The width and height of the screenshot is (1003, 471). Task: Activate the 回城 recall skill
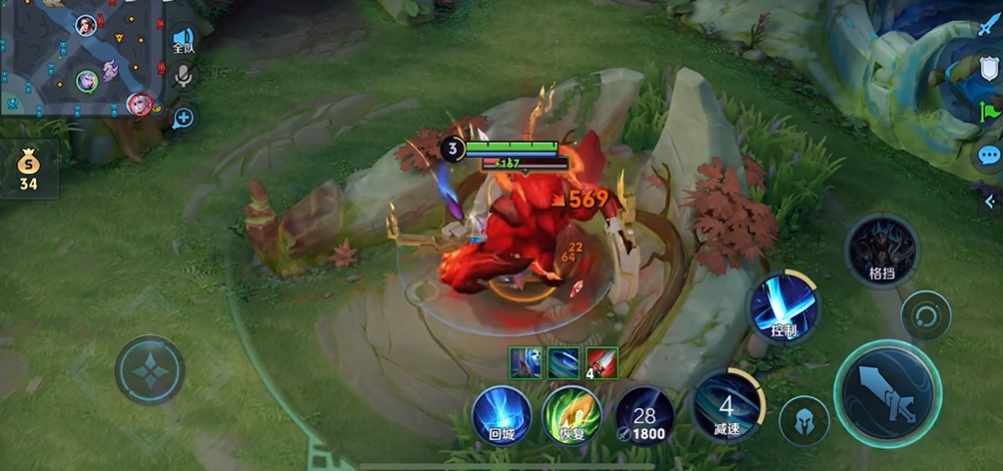click(500, 415)
